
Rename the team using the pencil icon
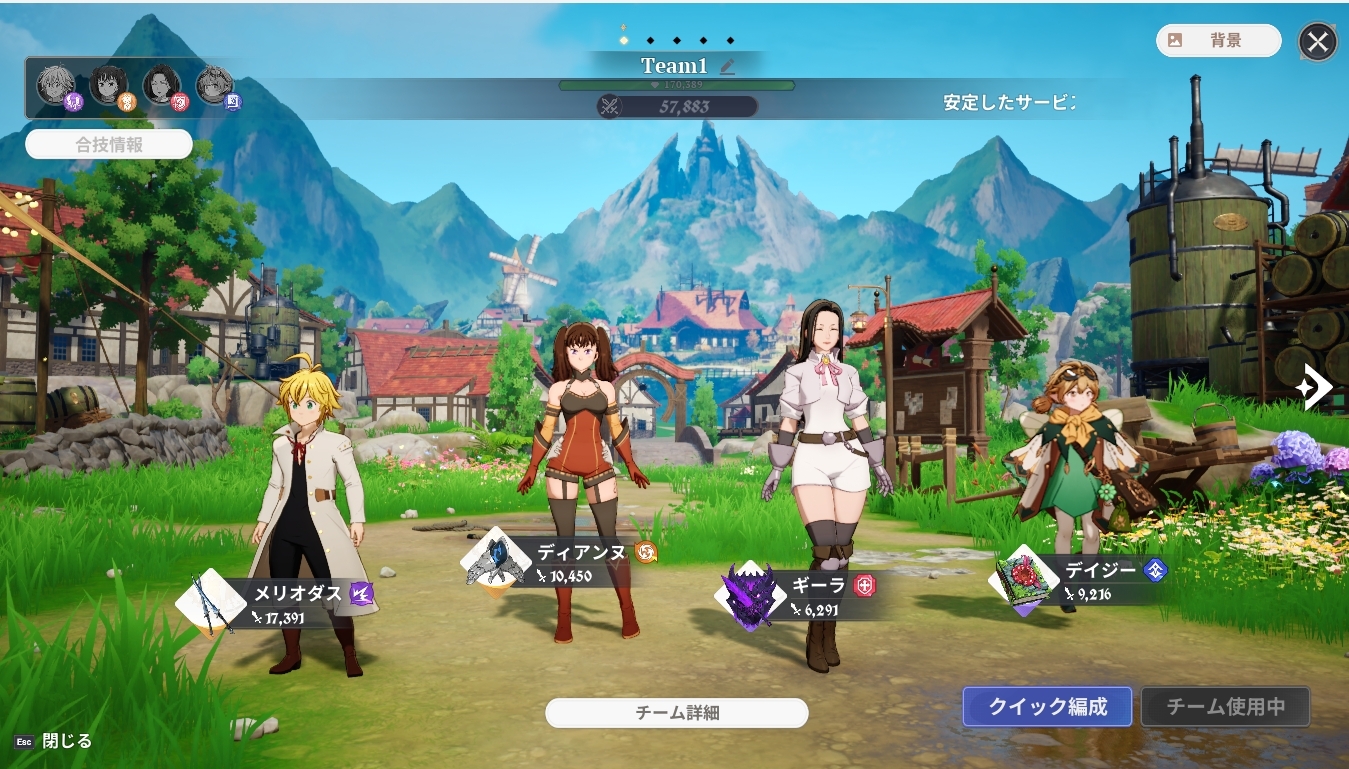(x=728, y=66)
